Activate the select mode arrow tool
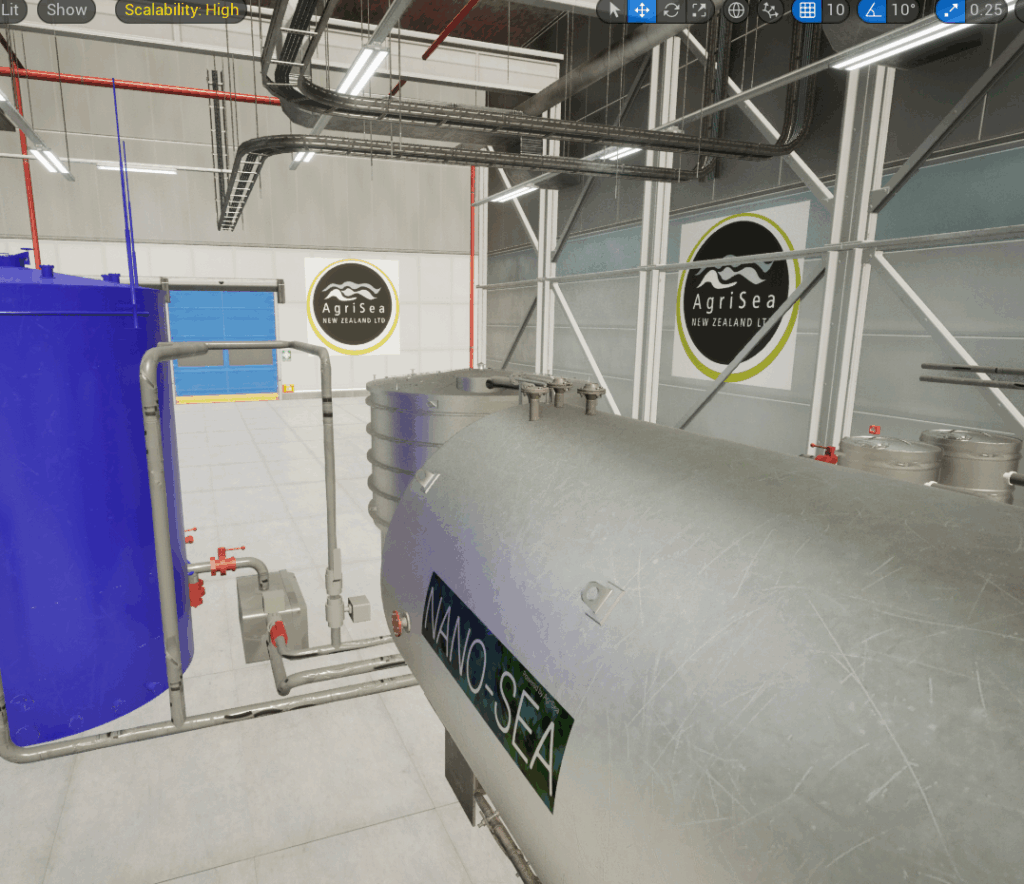The image size is (1024, 884). (x=614, y=10)
